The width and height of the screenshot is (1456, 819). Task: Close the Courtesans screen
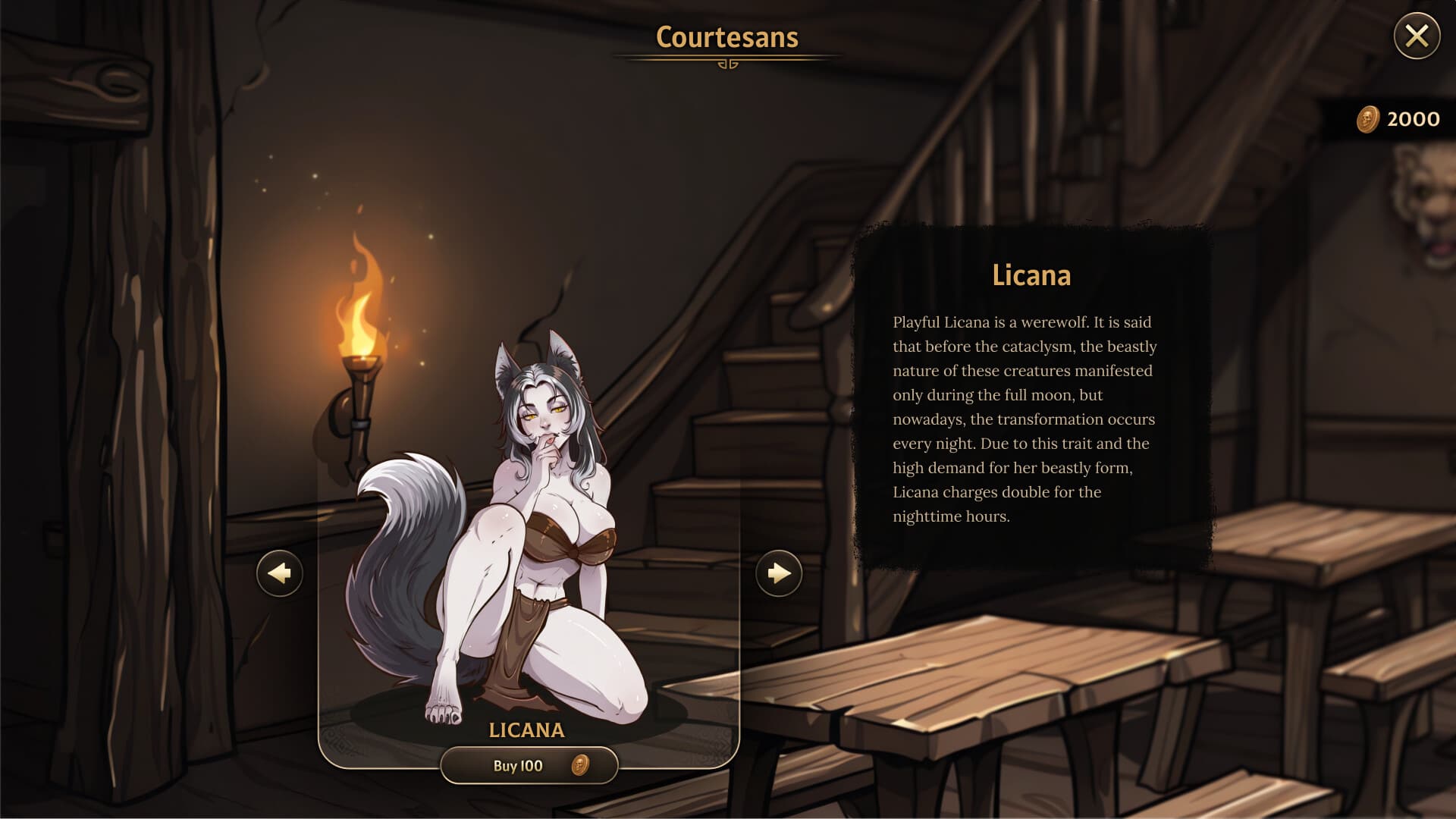pos(1417,36)
